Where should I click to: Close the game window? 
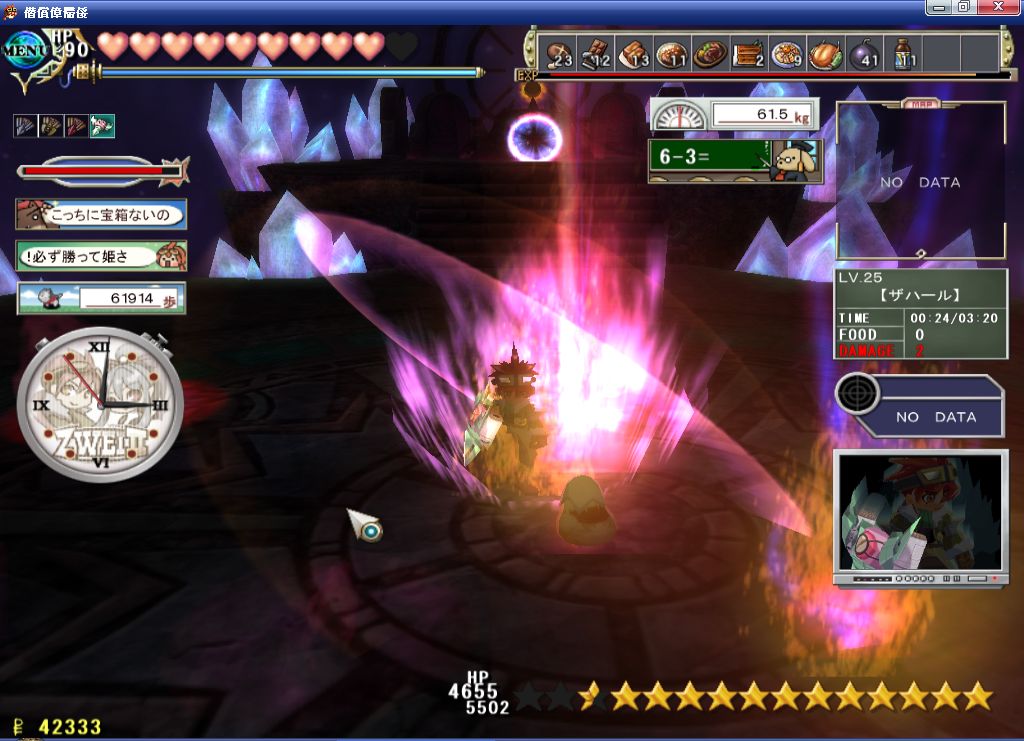tap(997, 7)
